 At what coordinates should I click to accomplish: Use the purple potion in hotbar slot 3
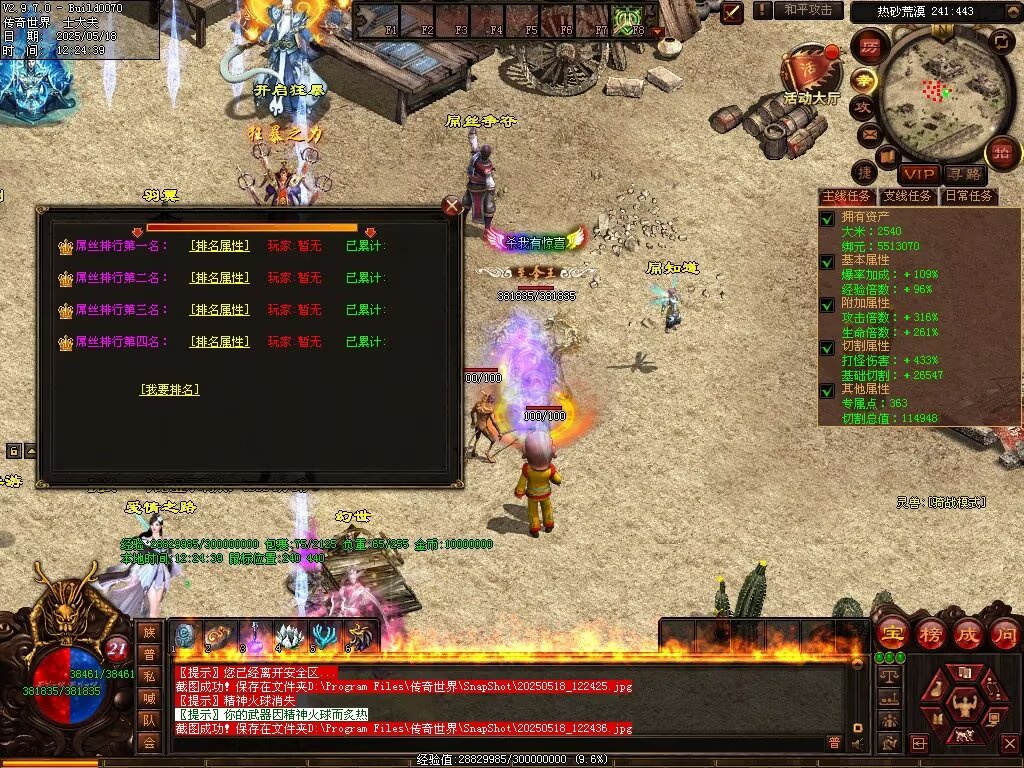tap(254, 636)
